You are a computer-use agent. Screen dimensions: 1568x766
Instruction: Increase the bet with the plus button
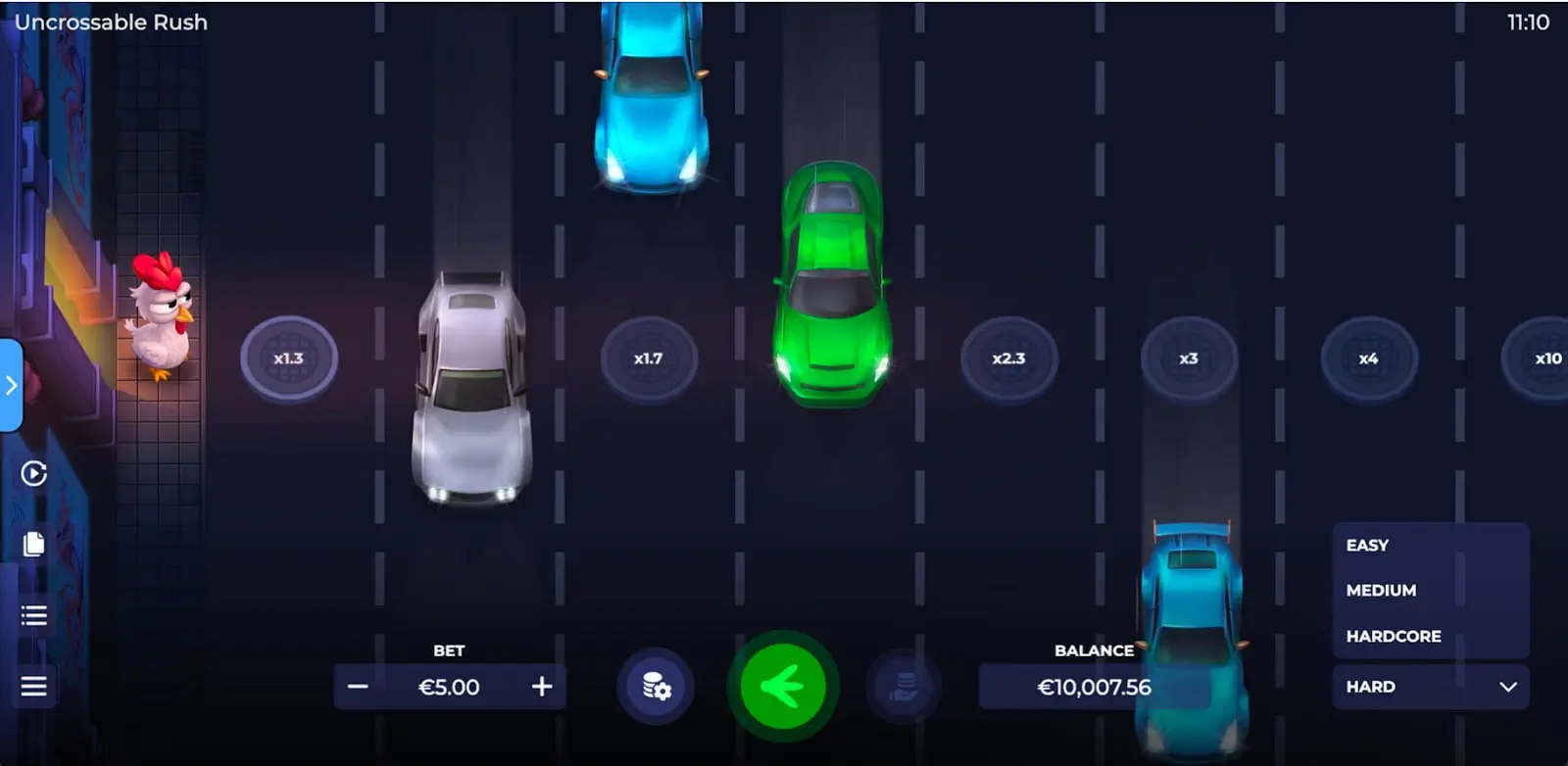(x=540, y=687)
